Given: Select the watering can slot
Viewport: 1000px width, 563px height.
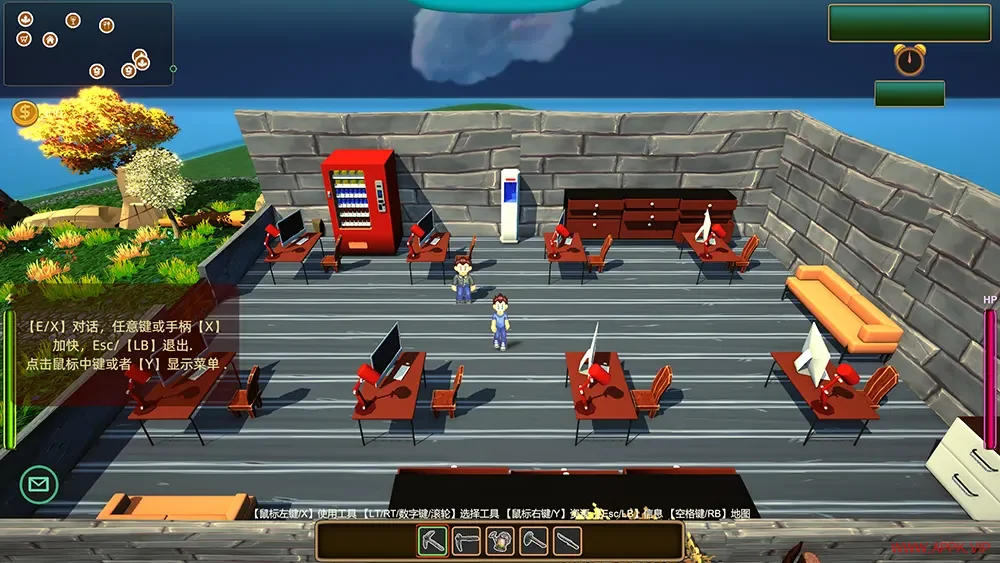Looking at the screenshot, I should 500,541.
